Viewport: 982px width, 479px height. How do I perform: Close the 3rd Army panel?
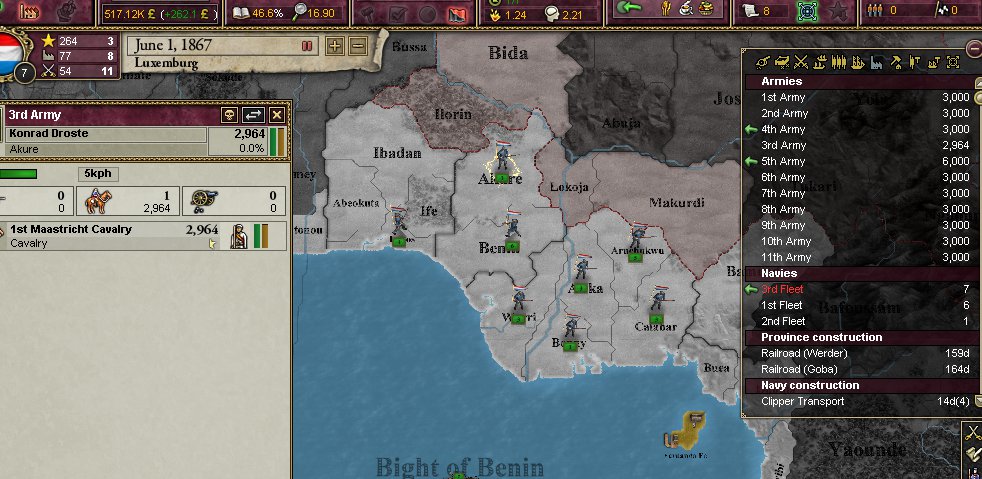coord(277,115)
